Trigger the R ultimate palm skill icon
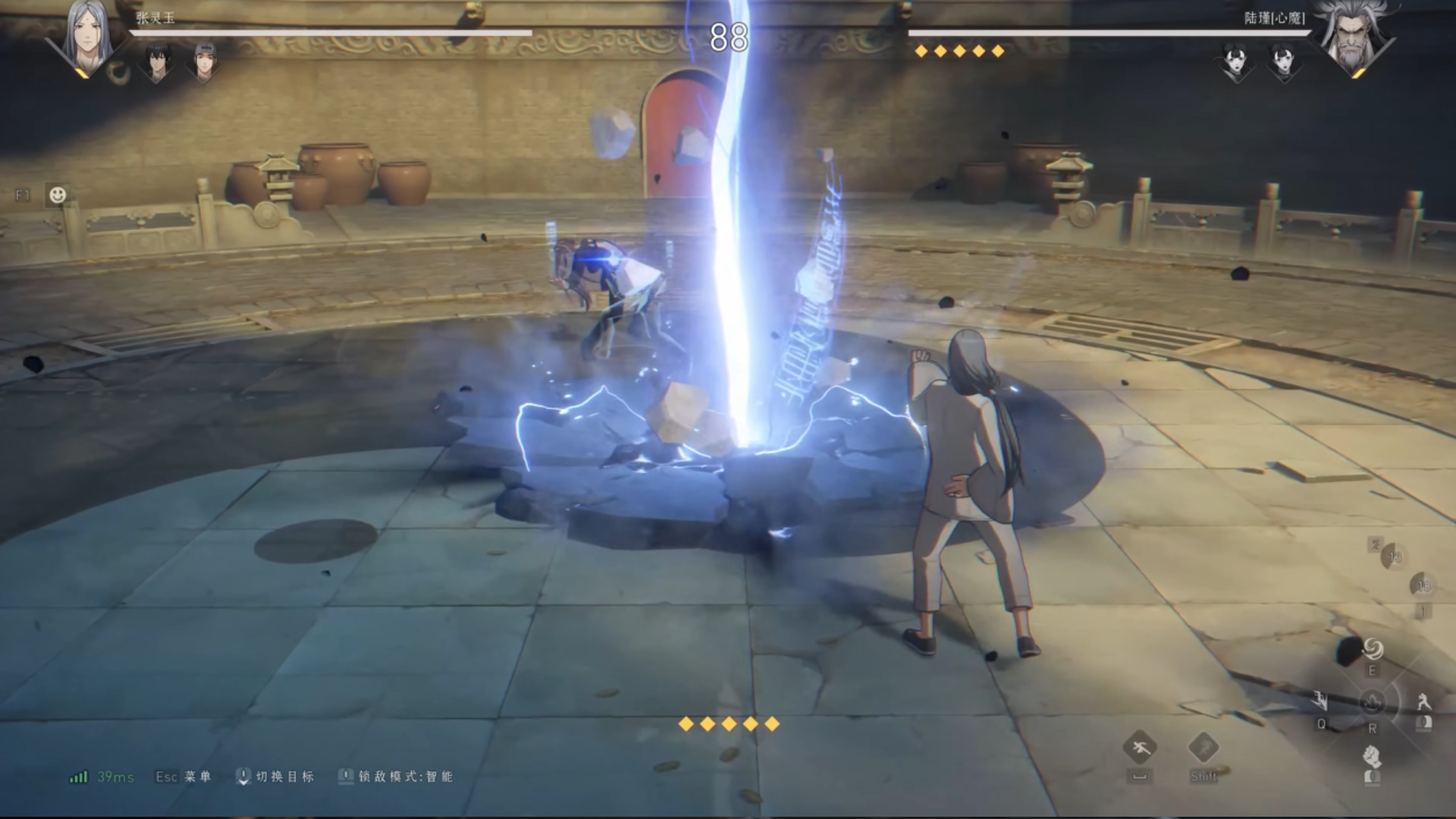1456x819 pixels. click(x=1372, y=703)
